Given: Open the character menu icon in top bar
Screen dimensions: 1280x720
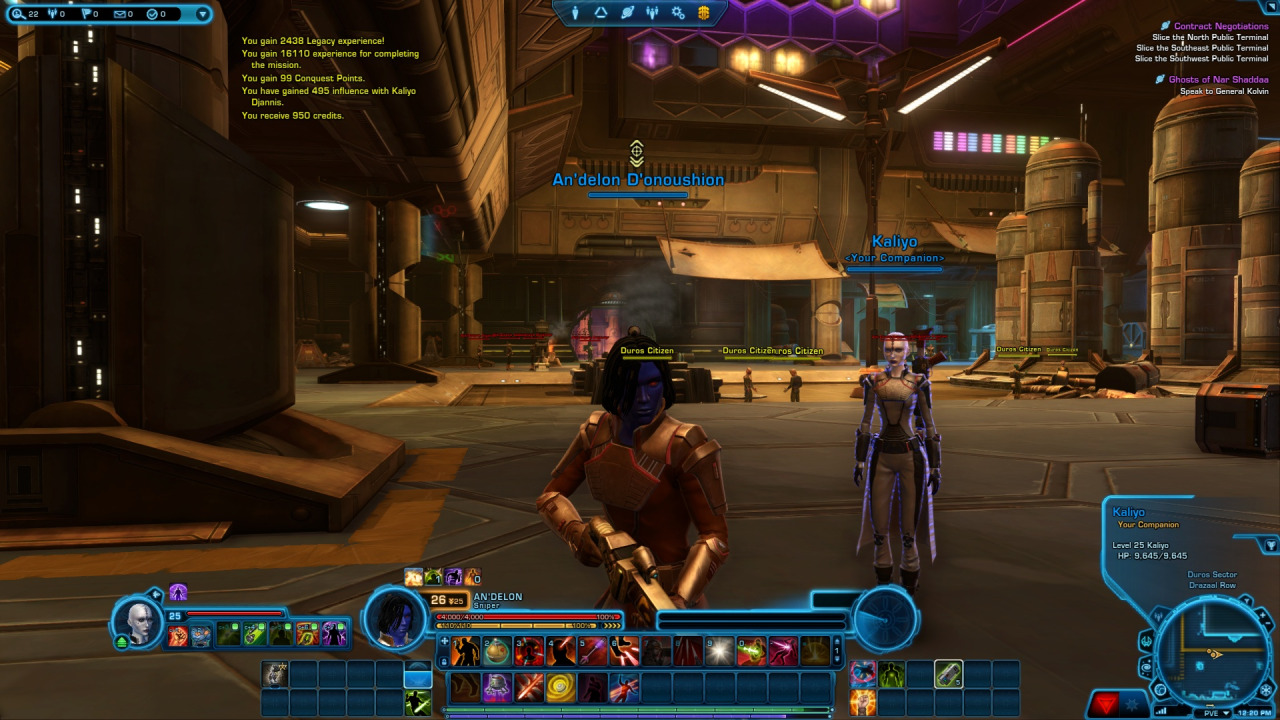Looking at the screenshot, I should (x=575, y=13).
